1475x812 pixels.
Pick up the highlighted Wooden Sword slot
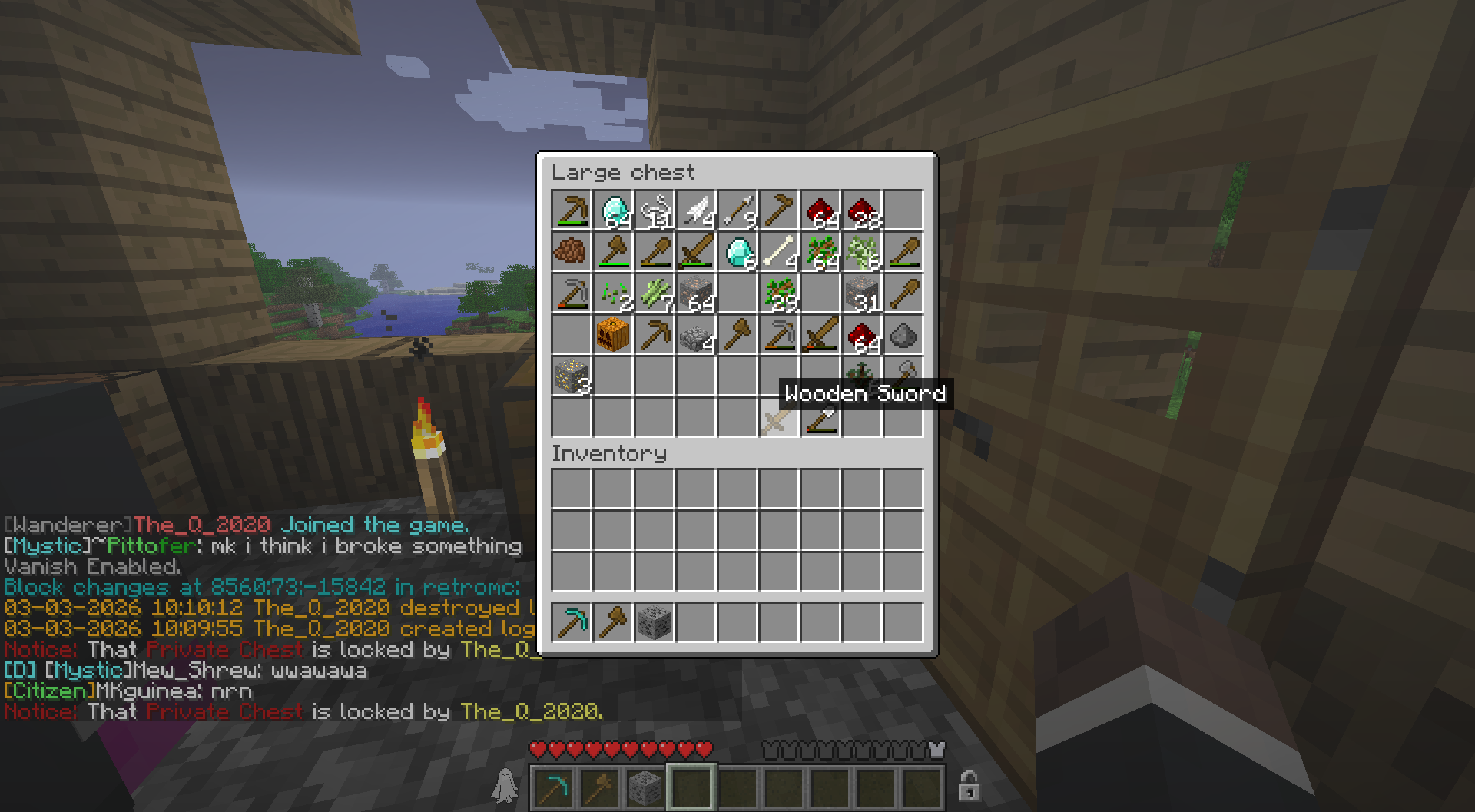tap(779, 418)
